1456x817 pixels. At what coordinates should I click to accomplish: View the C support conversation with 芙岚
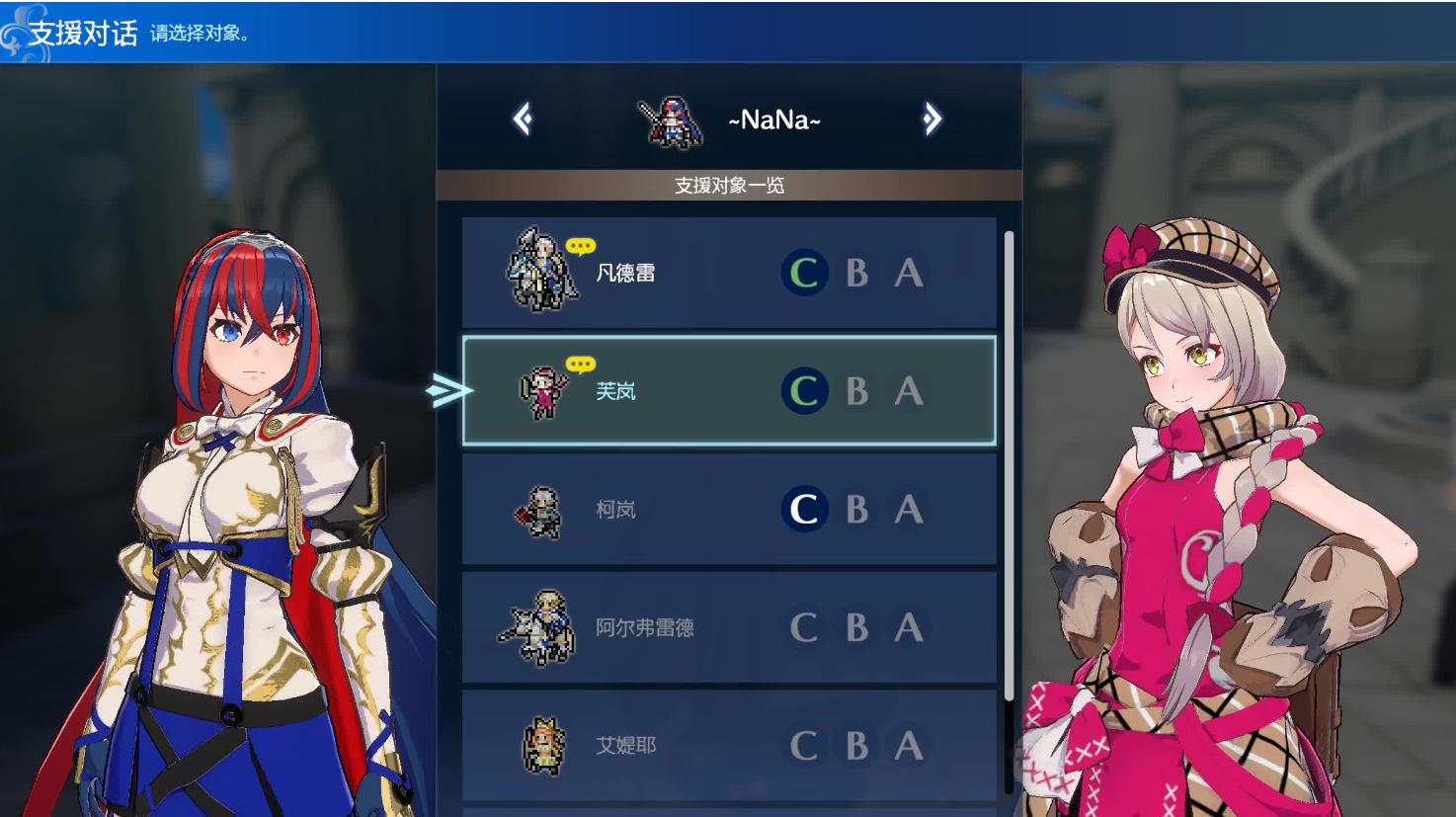(804, 391)
